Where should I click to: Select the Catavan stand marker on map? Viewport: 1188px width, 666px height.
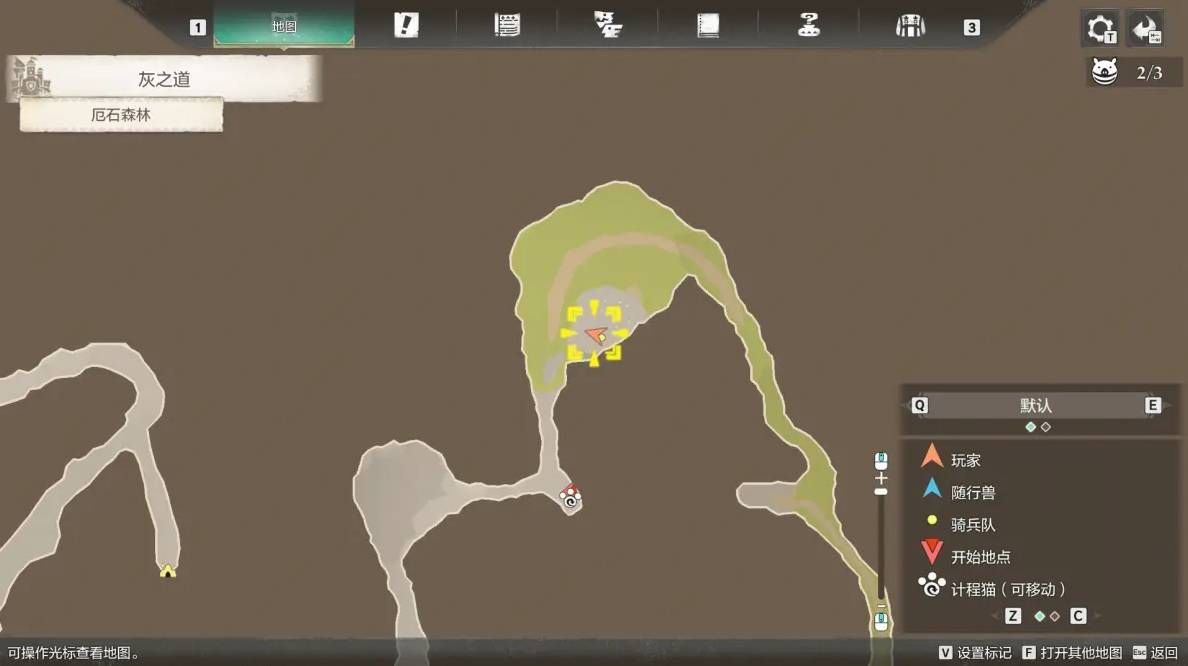pos(570,496)
